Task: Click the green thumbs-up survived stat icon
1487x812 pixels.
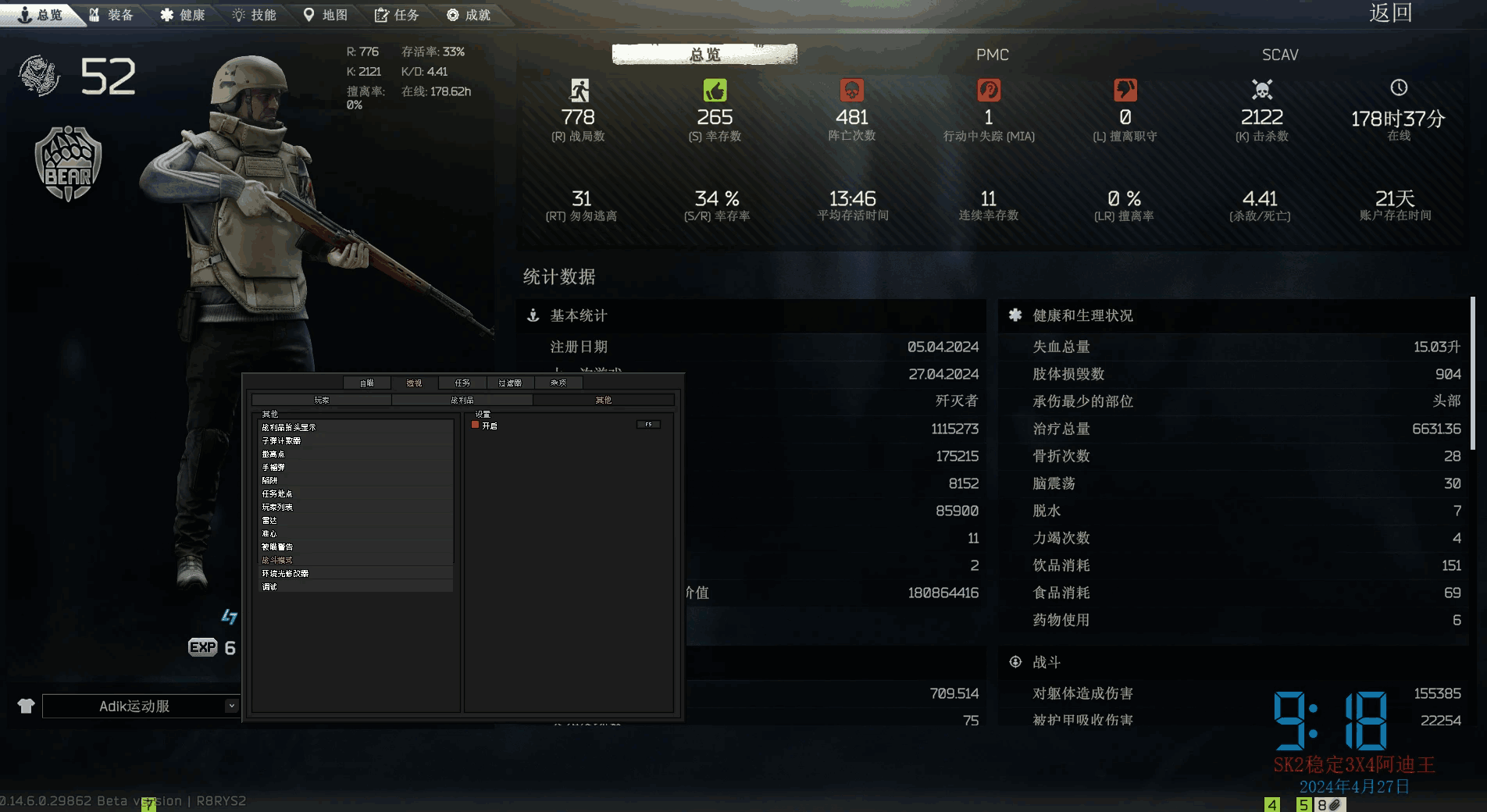Action: pyautogui.click(x=715, y=91)
